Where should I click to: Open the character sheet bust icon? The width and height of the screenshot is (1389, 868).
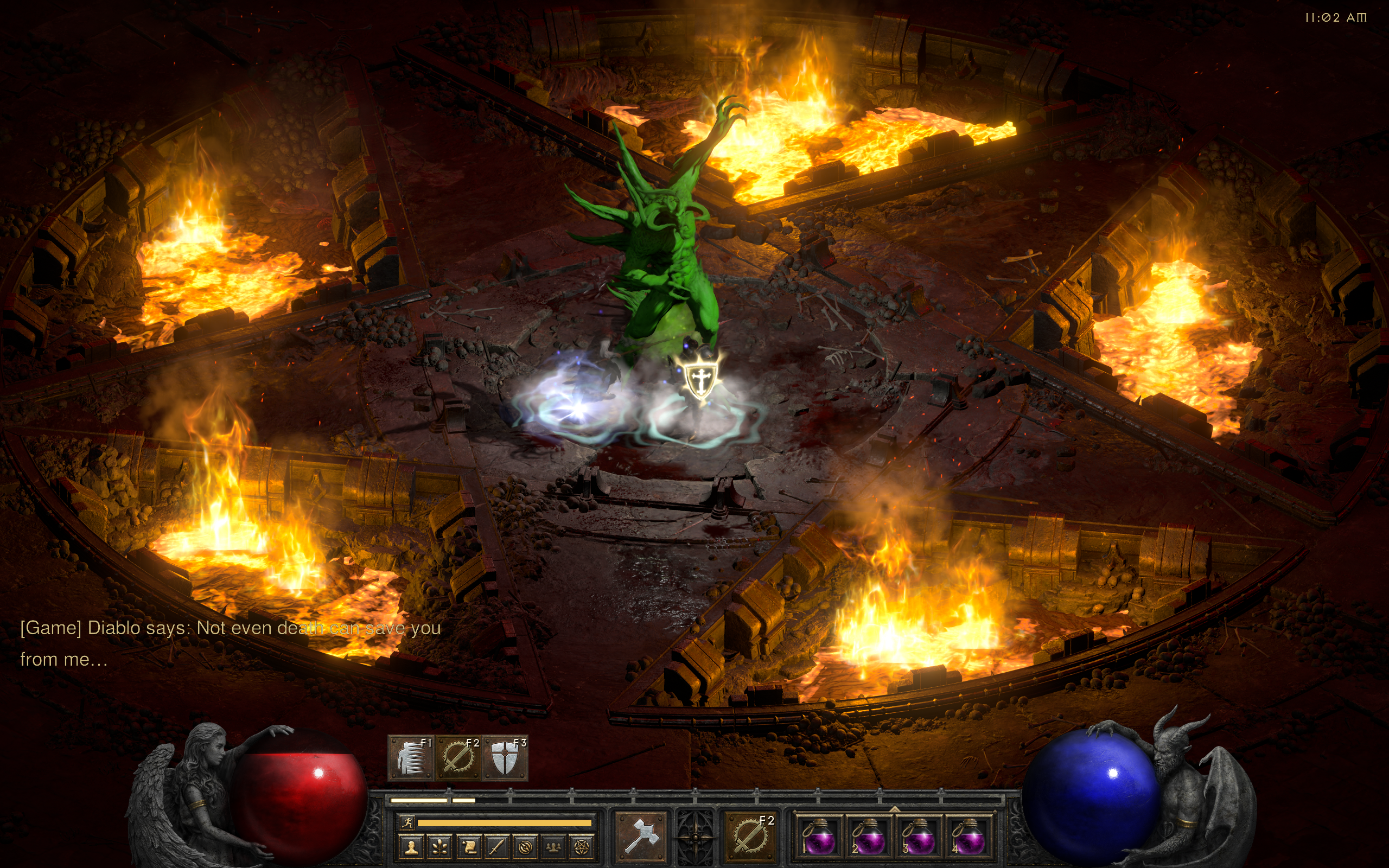(x=411, y=847)
